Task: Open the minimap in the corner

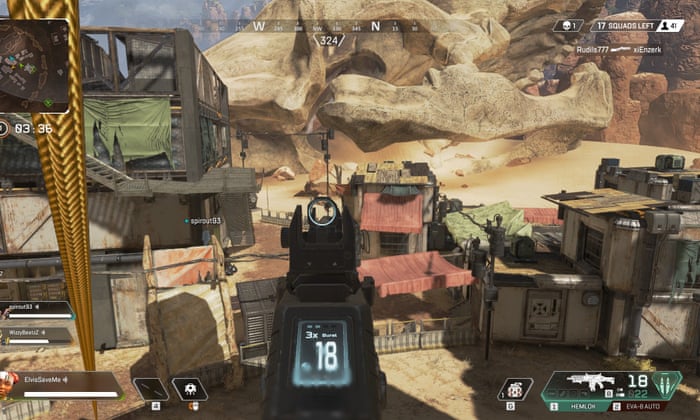Action: click(x=34, y=66)
